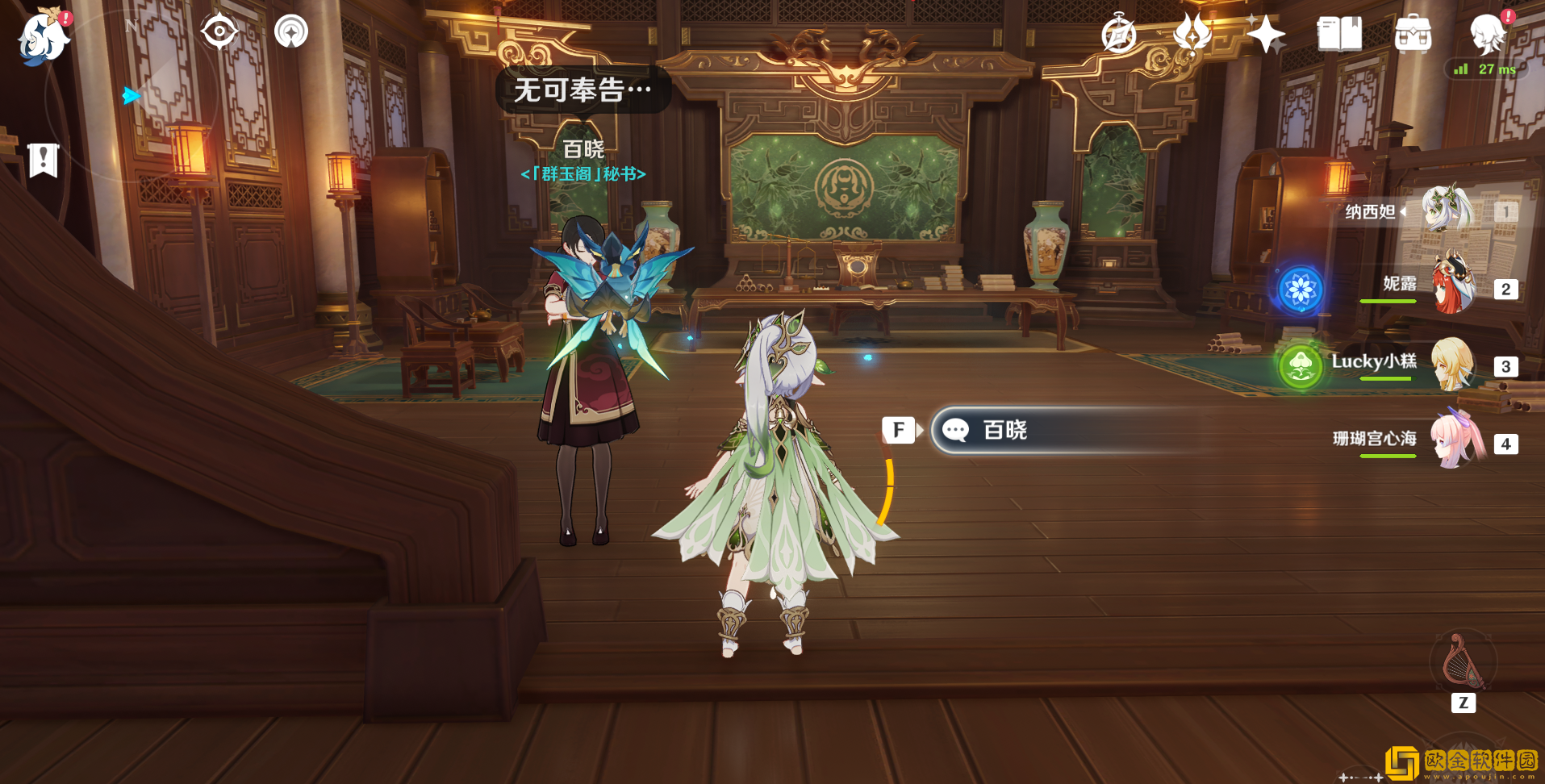Open the open-book handbook icon

(1339, 35)
